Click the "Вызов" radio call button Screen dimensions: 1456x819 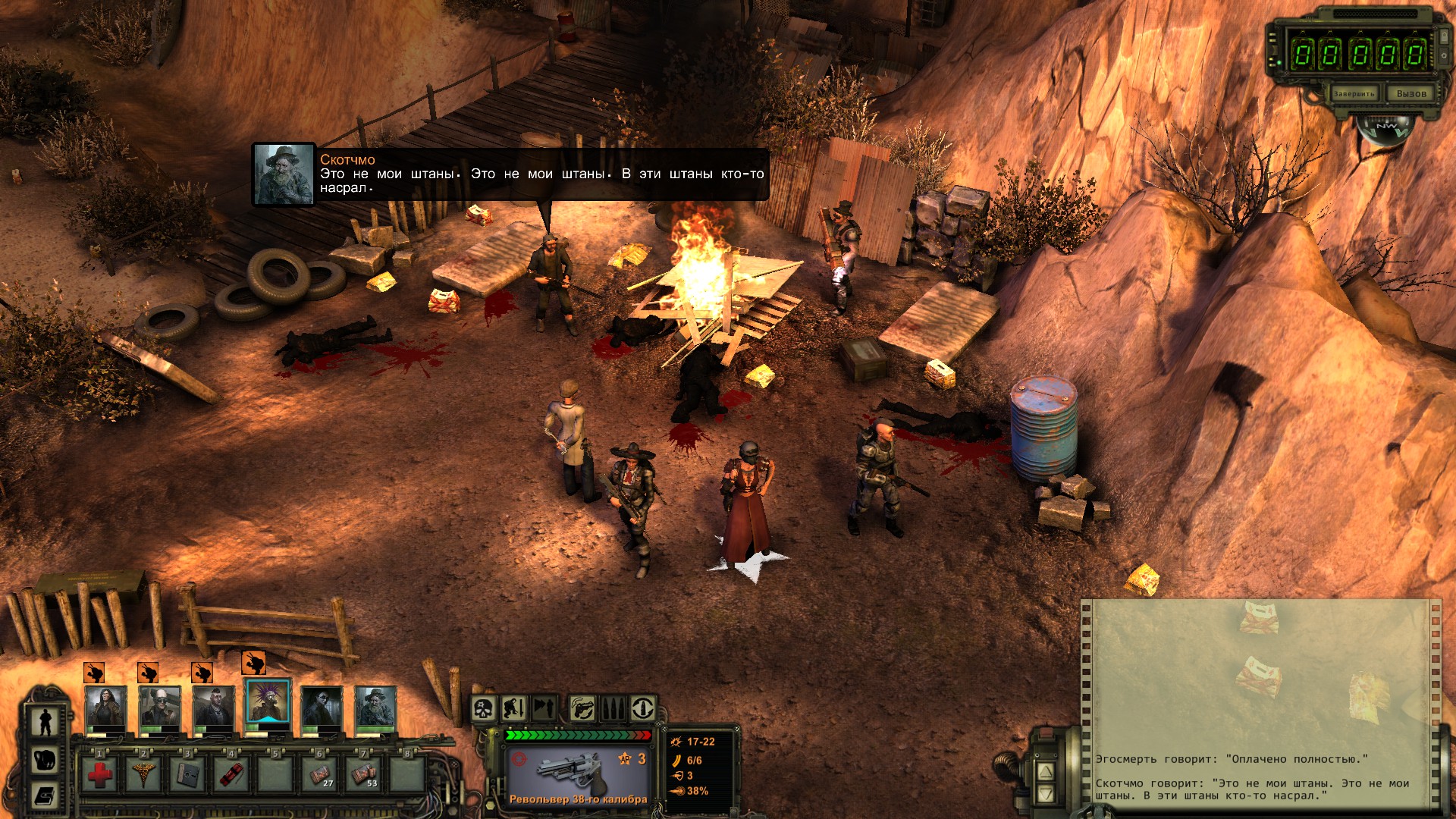(1410, 93)
